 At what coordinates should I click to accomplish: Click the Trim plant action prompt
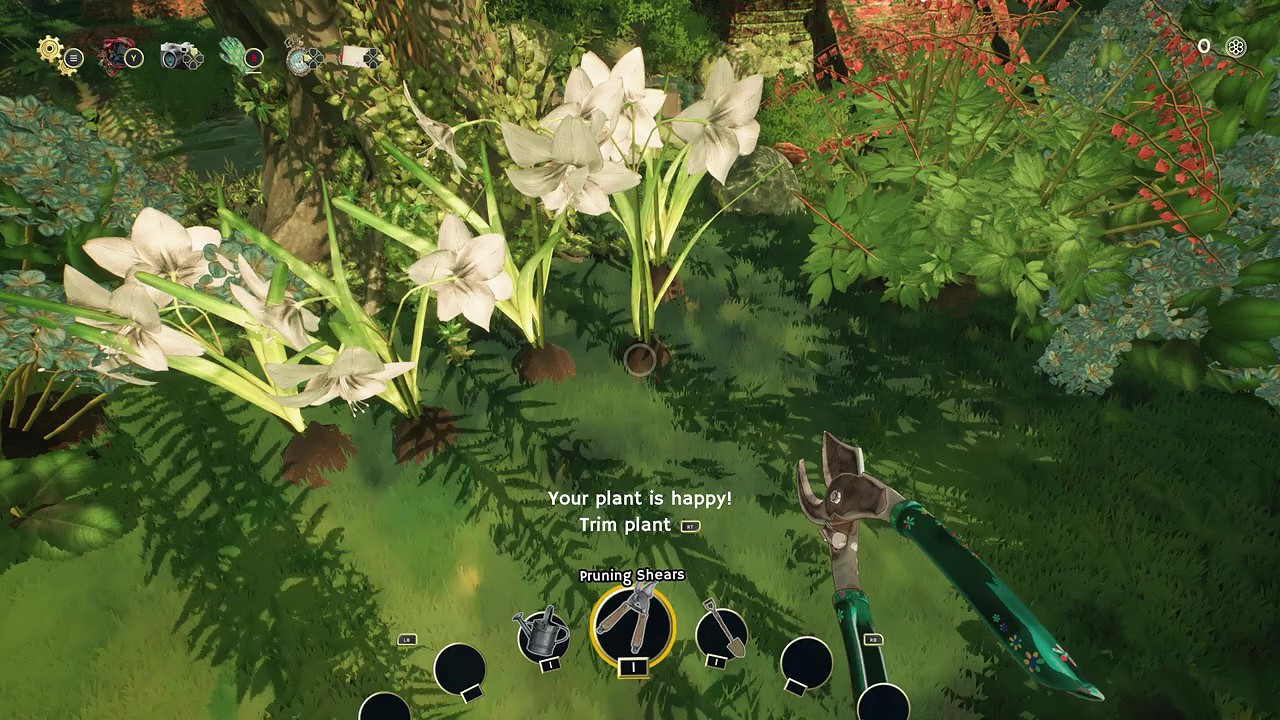[x=625, y=524]
